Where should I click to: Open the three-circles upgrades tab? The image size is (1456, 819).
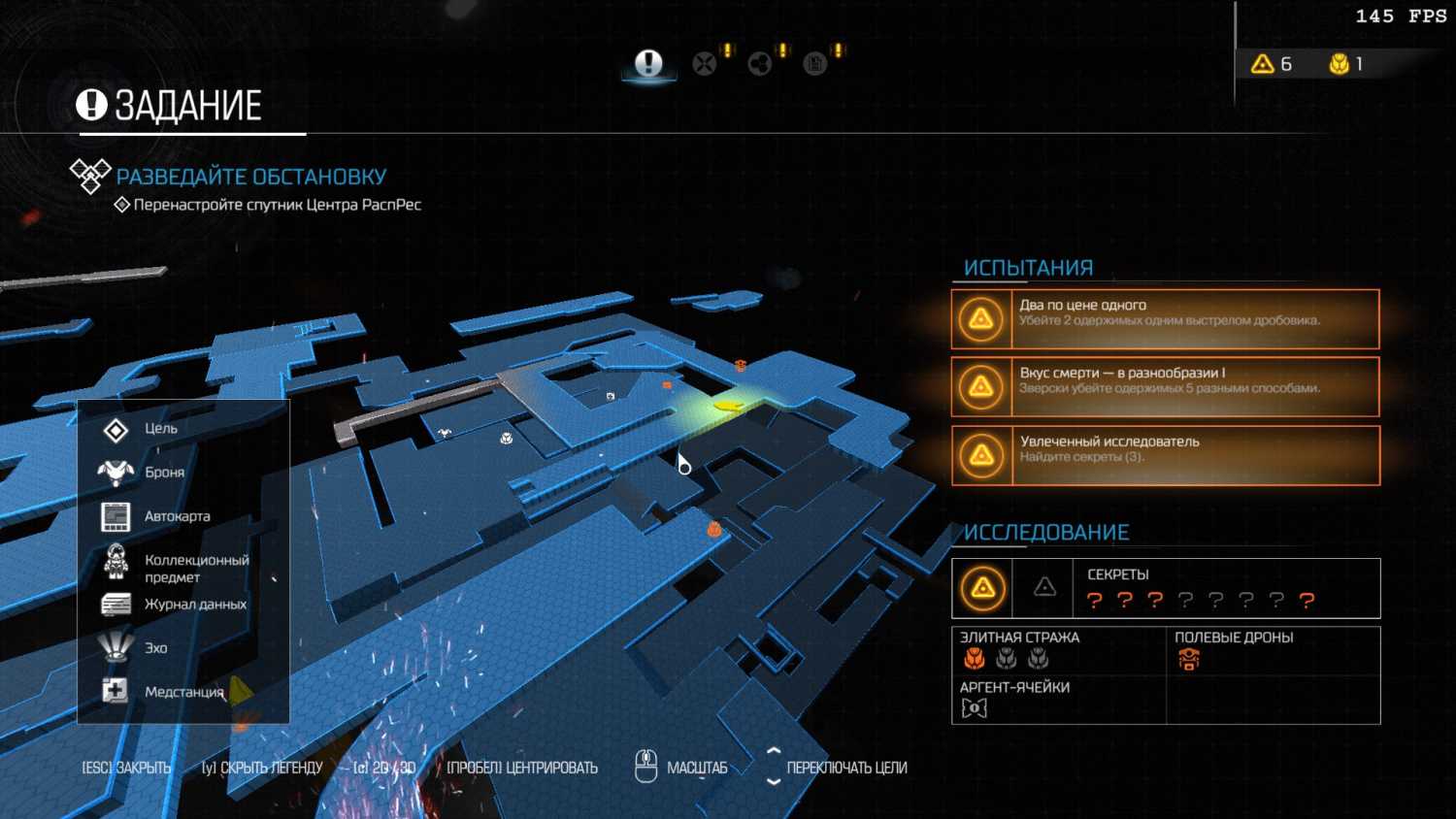pyautogui.click(x=760, y=64)
